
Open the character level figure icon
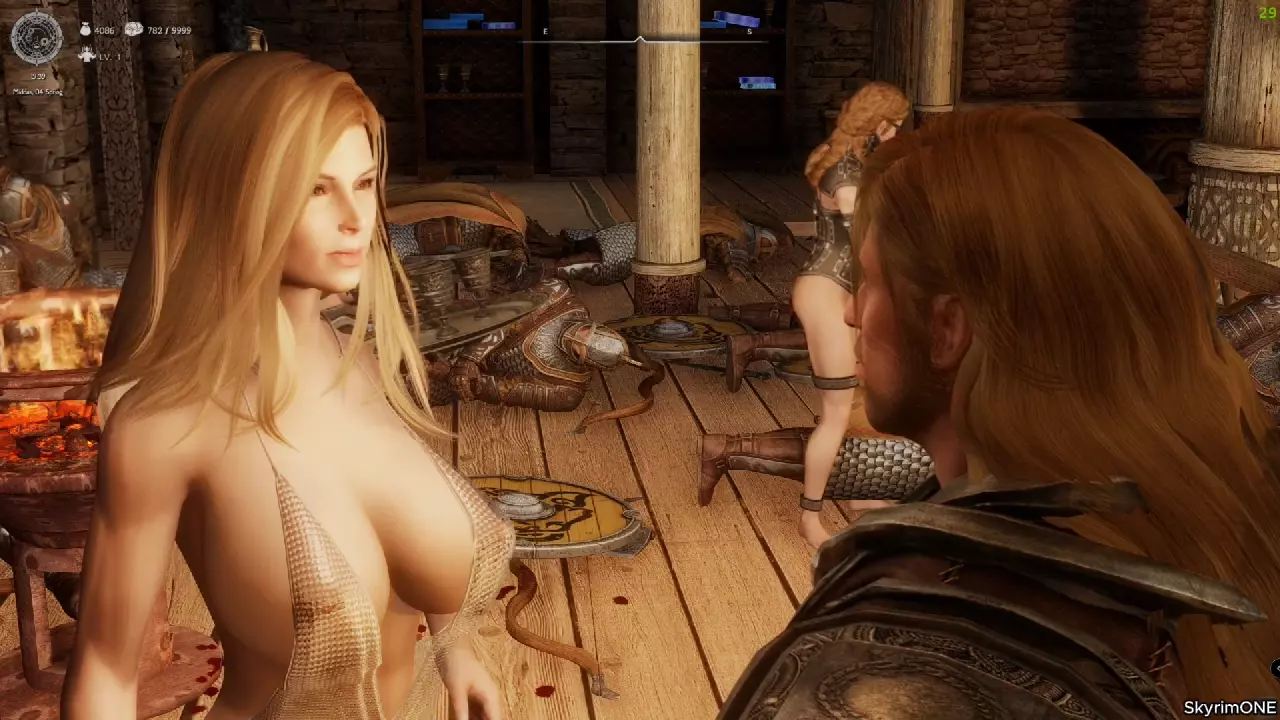pyautogui.click(x=87, y=56)
